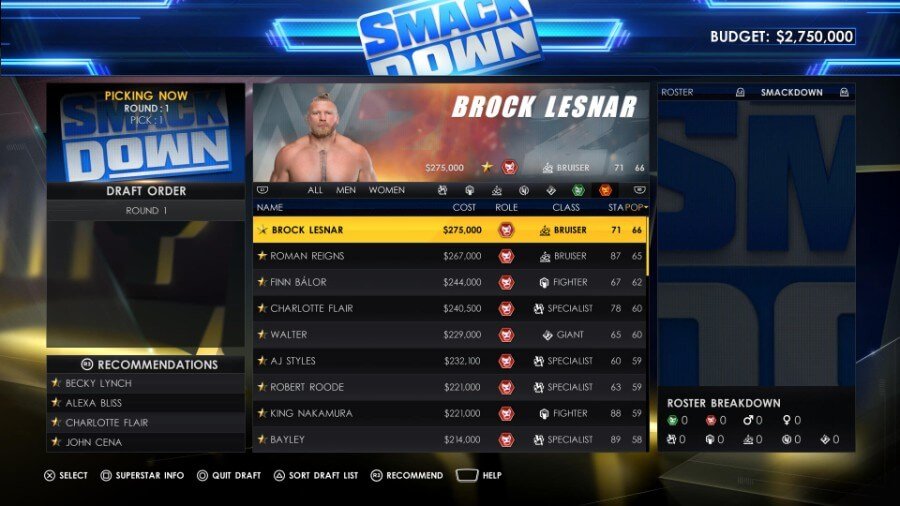The width and height of the screenshot is (900, 506).
Task: Switch to the ALL filter tab
Action: [x=315, y=190]
